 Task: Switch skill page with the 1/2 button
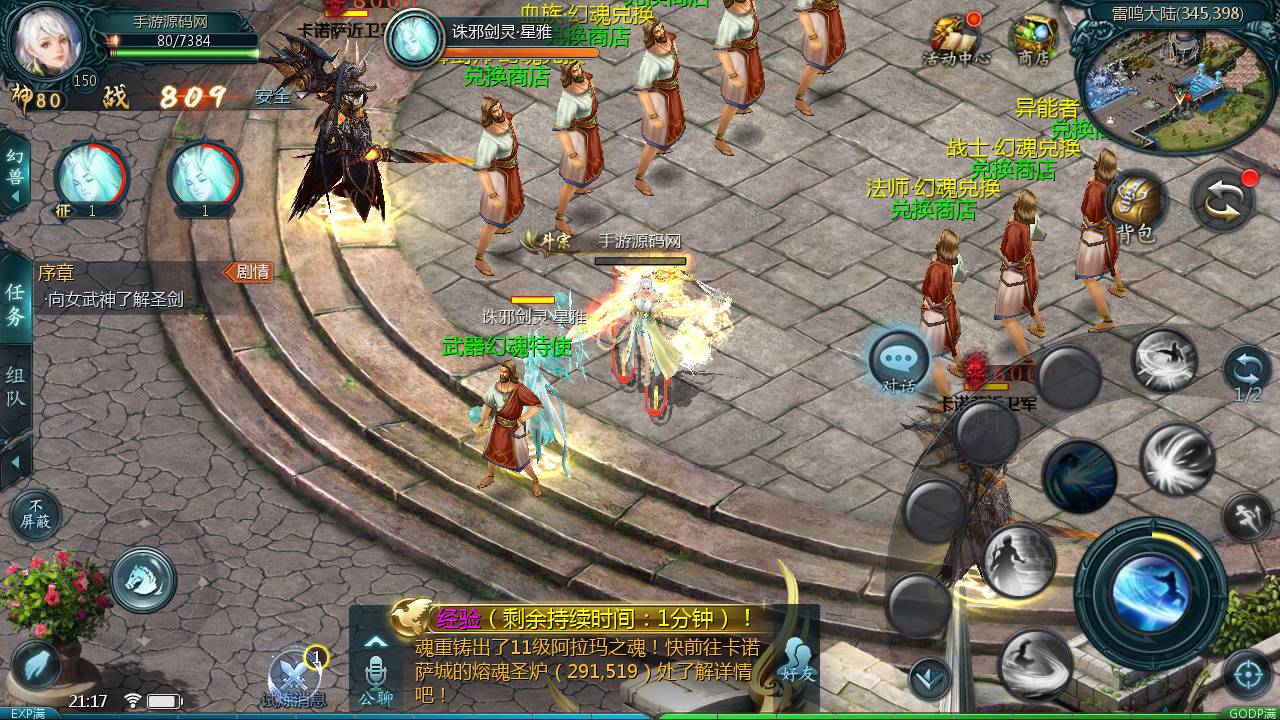(1247, 371)
